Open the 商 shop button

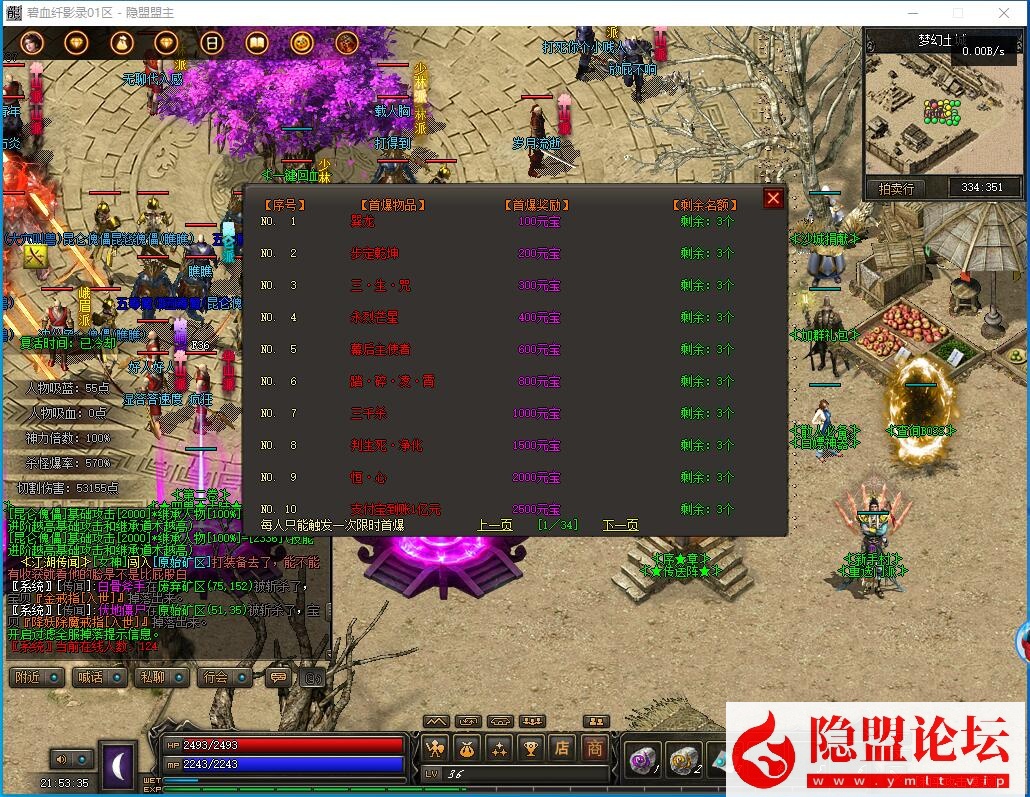(595, 747)
